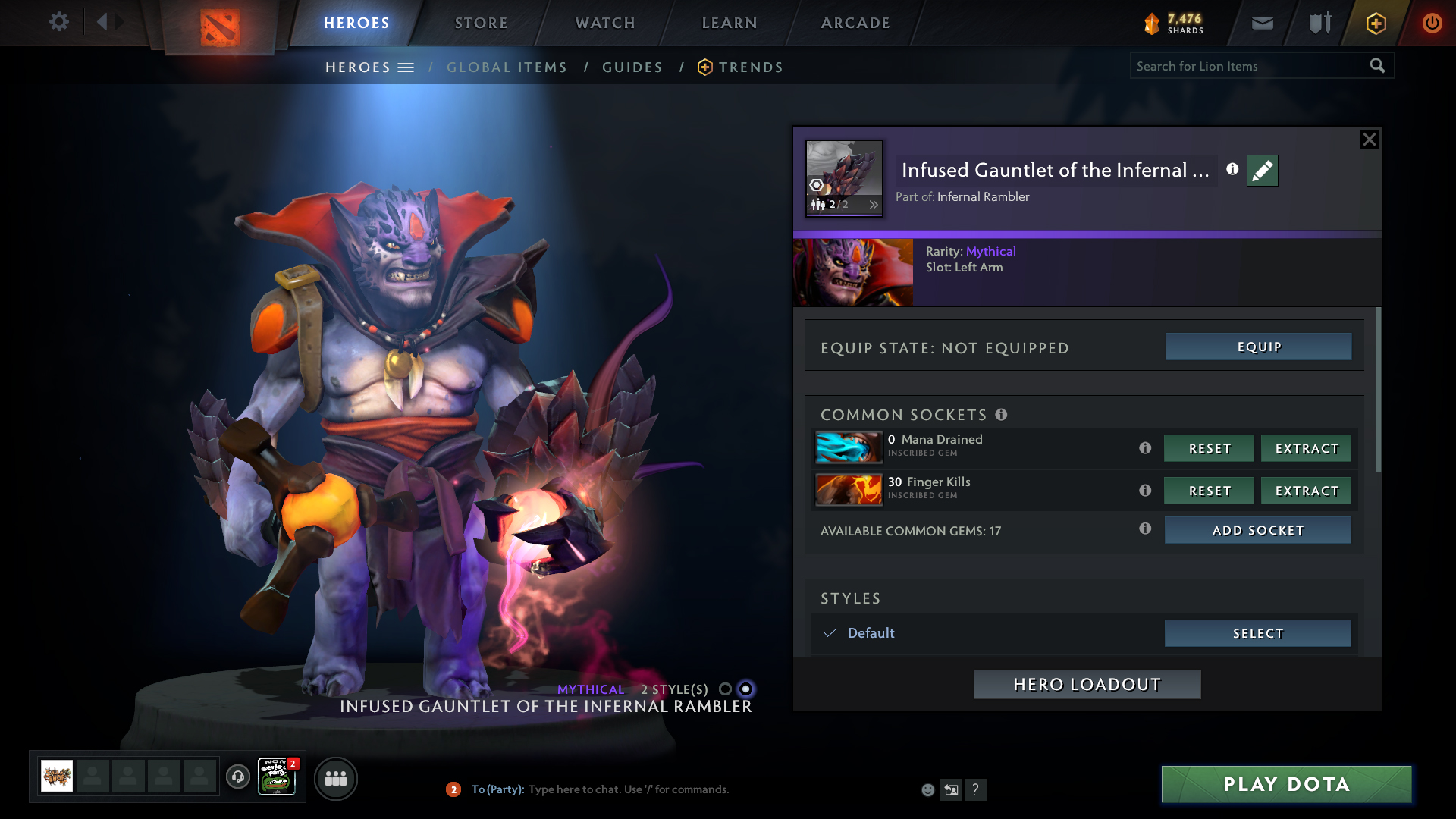Open the Hero Loadout
Image resolution: width=1456 pixels, height=819 pixels.
[x=1087, y=684]
